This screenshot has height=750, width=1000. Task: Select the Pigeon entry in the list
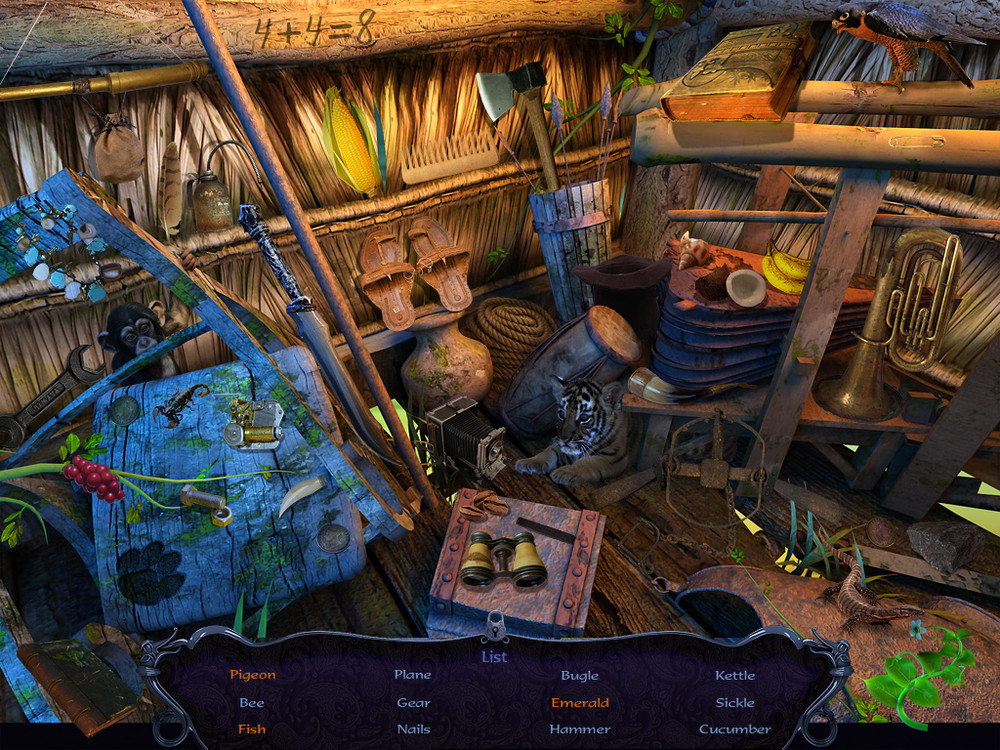pos(252,675)
